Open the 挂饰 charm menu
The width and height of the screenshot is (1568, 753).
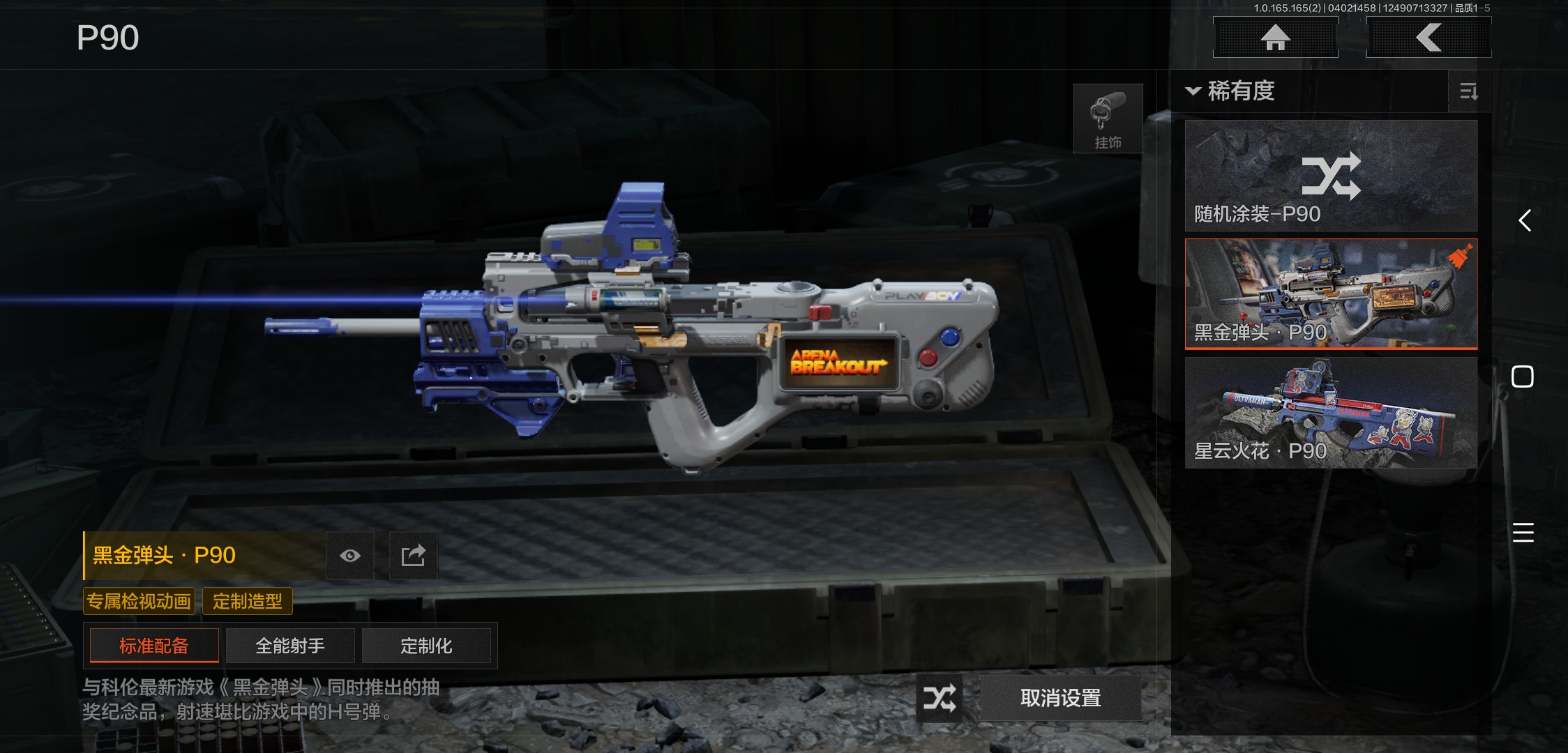click(1108, 119)
